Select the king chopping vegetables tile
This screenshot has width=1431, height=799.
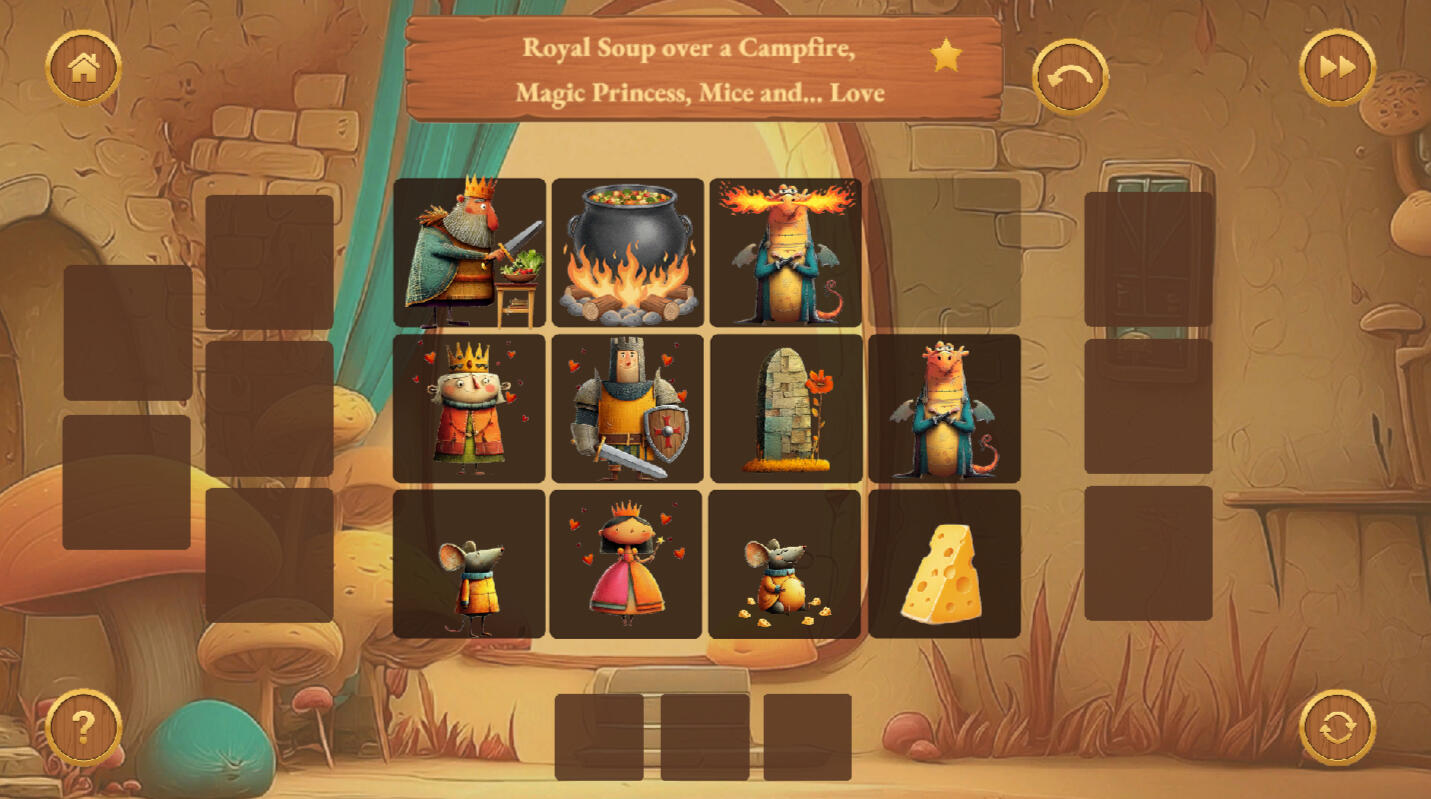point(470,252)
